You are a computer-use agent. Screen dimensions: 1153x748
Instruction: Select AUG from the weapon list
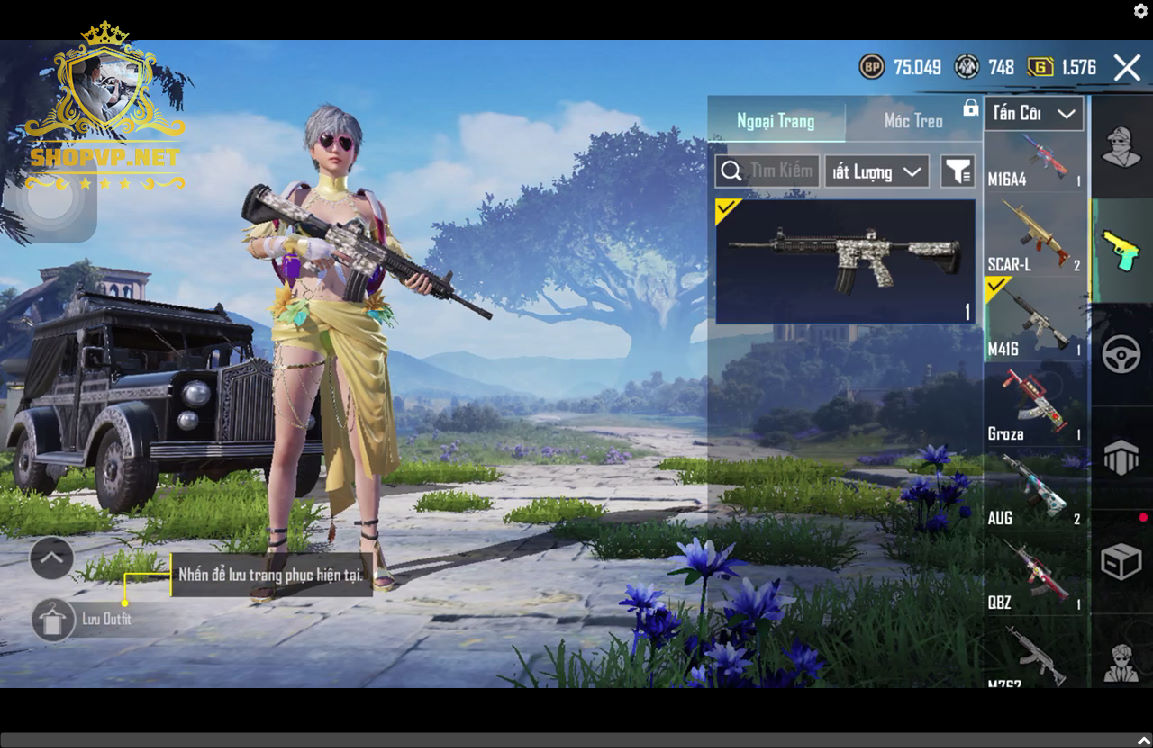1034,490
